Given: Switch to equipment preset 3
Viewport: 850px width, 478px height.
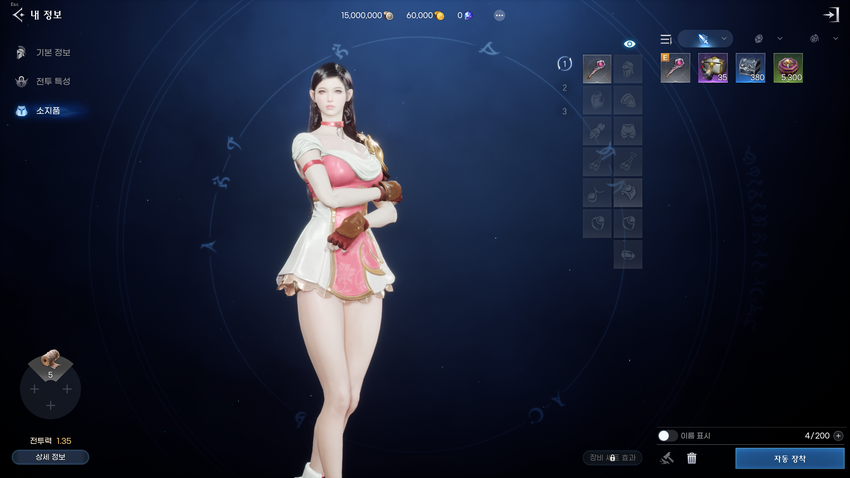Looking at the screenshot, I should click(565, 111).
